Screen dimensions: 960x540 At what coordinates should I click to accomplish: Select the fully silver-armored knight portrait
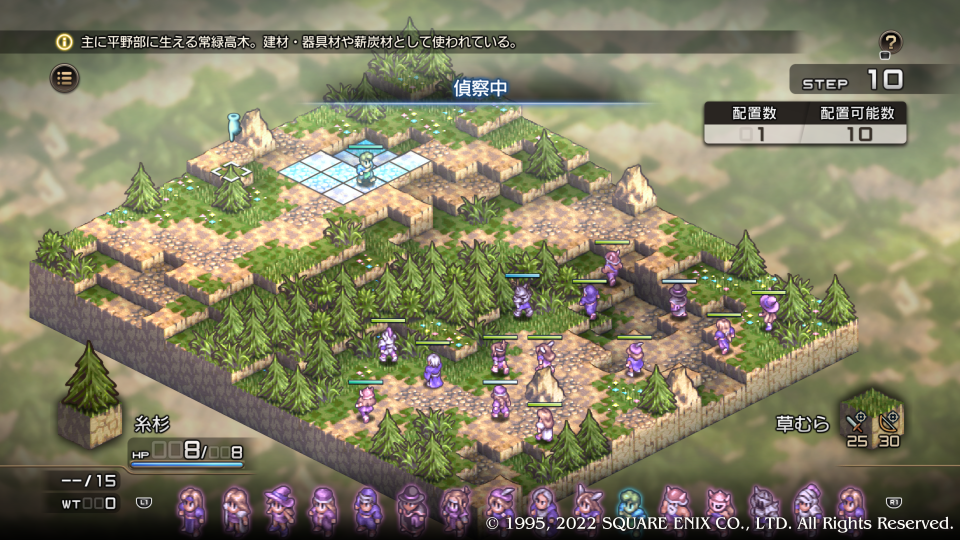(763, 507)
